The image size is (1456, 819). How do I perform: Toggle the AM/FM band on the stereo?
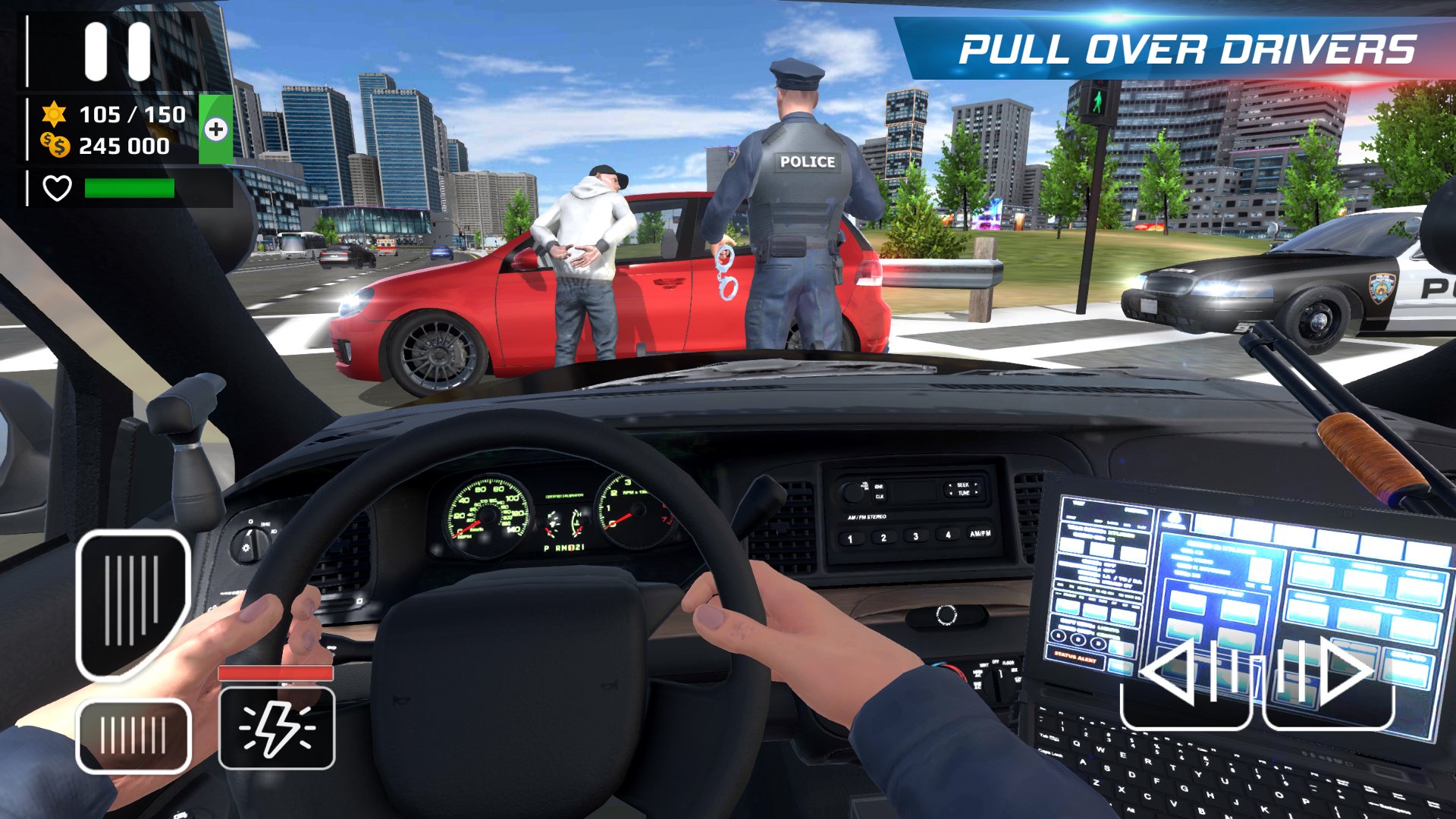click(x=980, y=534)
